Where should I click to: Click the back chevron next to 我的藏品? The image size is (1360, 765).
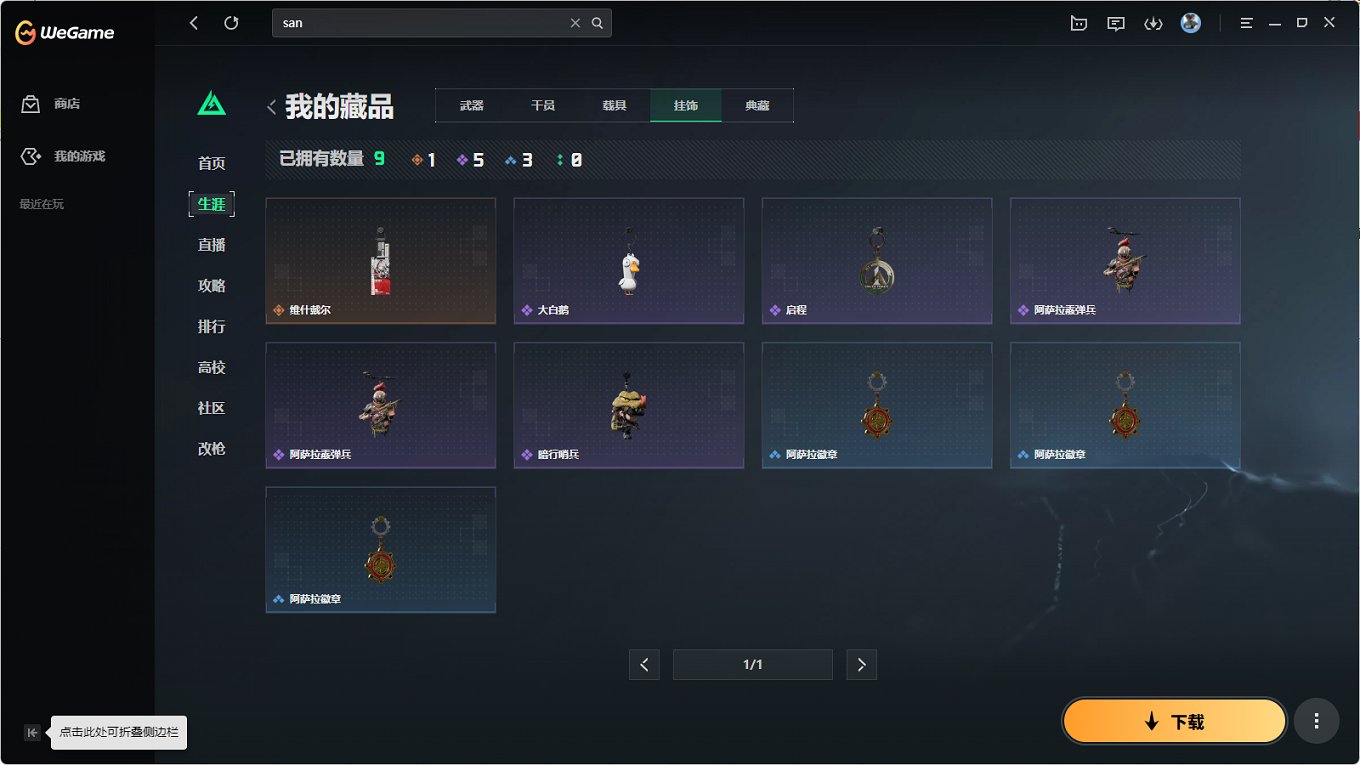(x=271, y=105)
